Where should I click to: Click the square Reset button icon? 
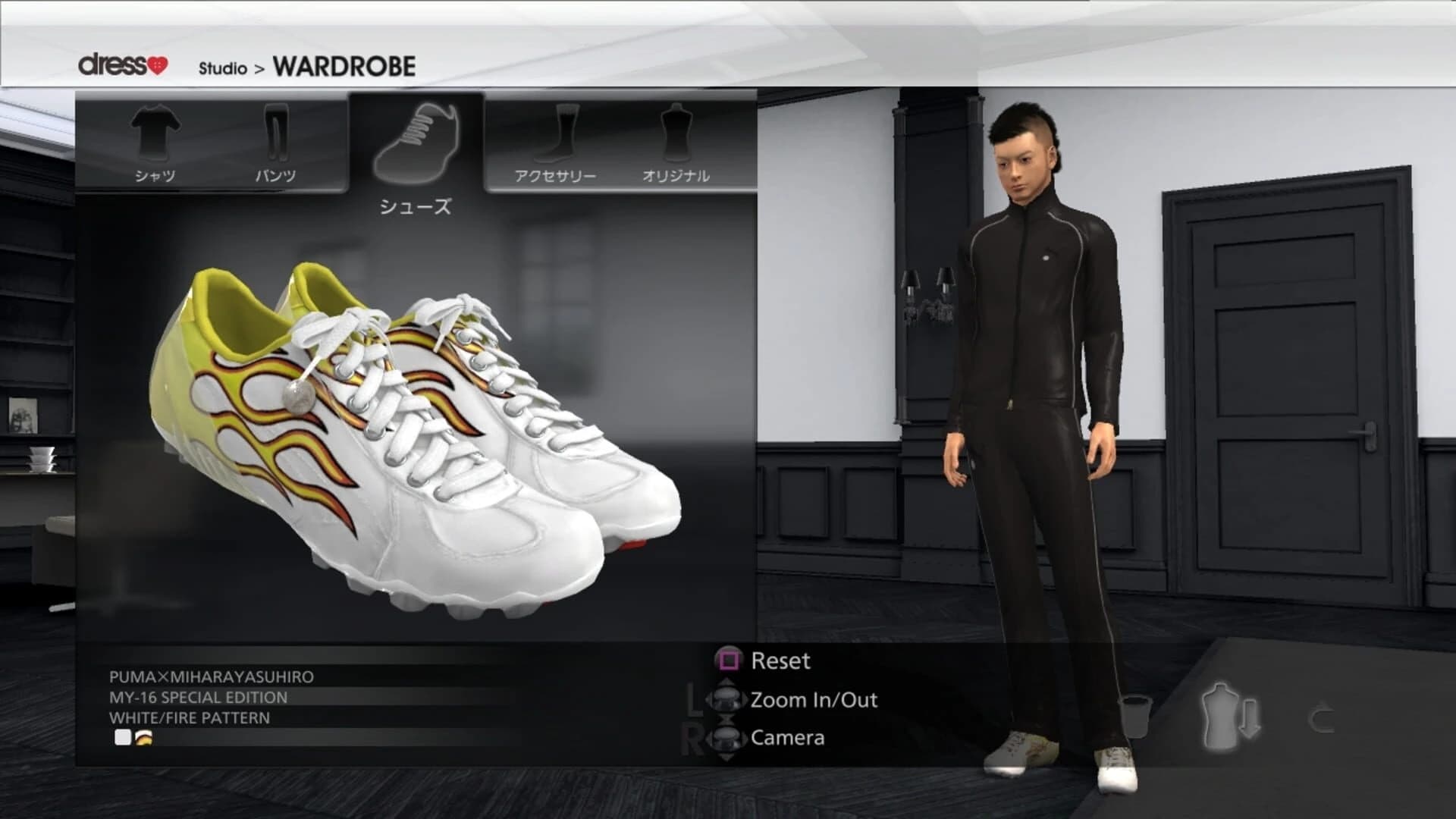pyautogui.click(x=728, y=661)
